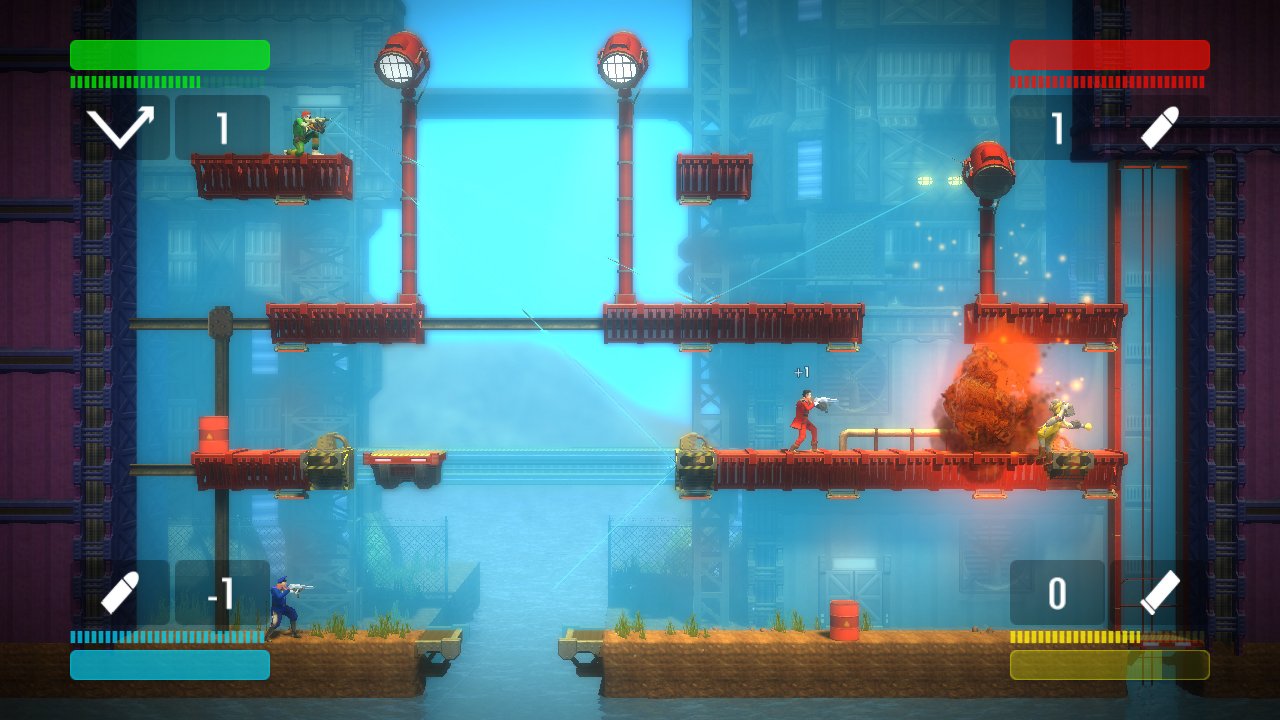The height and width of the screenshot is (720, 1280).
Task: Select the bullet ammo icon in bottom-left HUD
Action: click(122, 592)
